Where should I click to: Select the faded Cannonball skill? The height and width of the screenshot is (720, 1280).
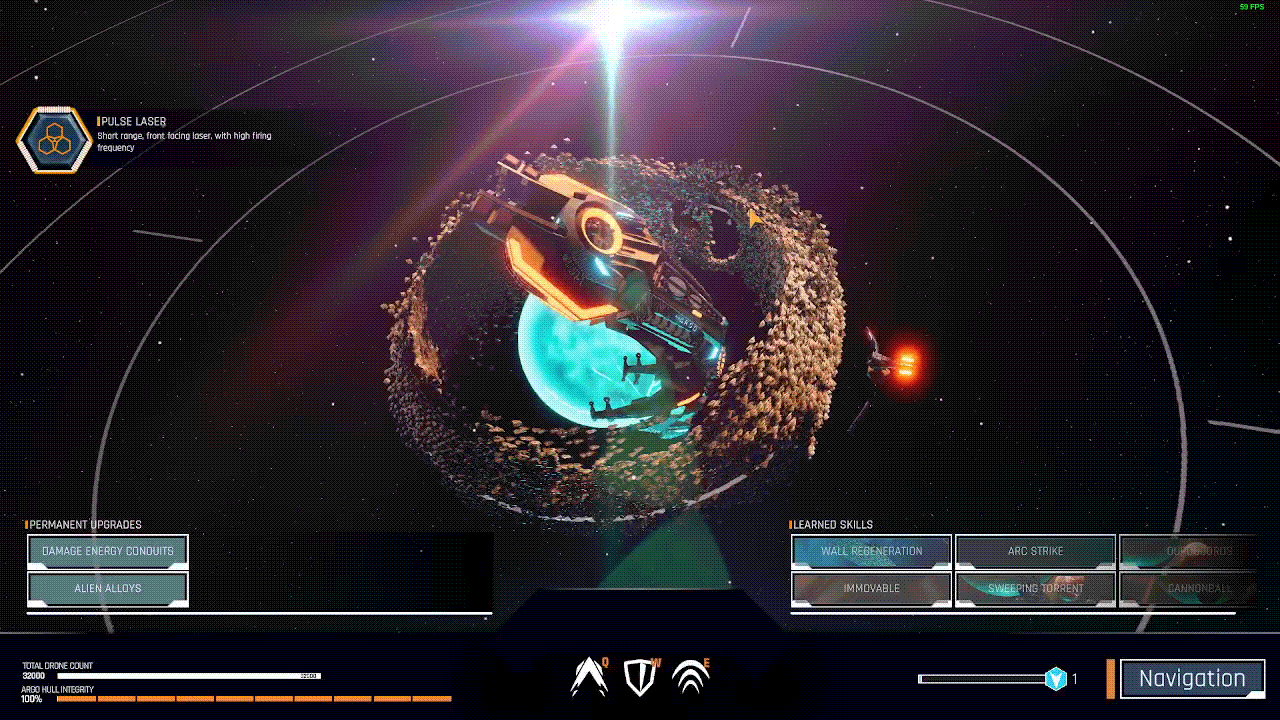click(1198, 589)
